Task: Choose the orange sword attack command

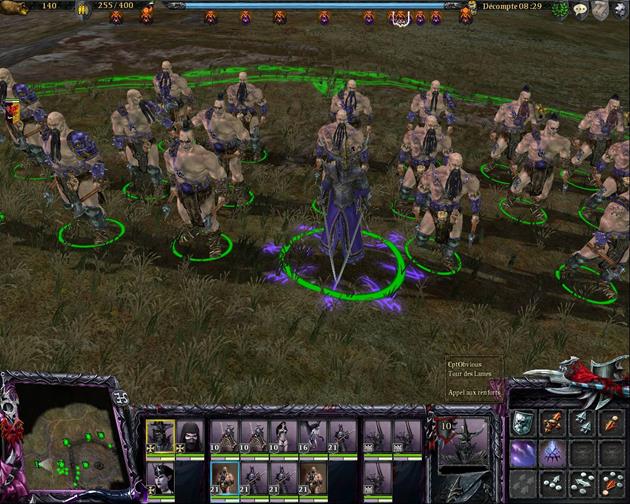Action: [552, 423]
